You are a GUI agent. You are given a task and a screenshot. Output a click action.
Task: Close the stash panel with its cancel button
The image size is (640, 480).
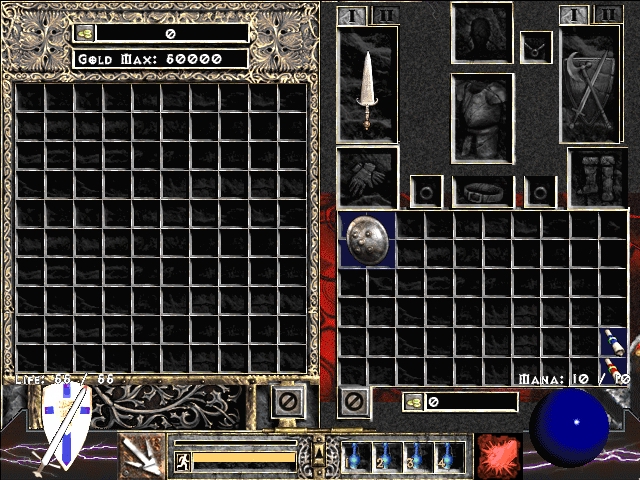coord(288,402)
